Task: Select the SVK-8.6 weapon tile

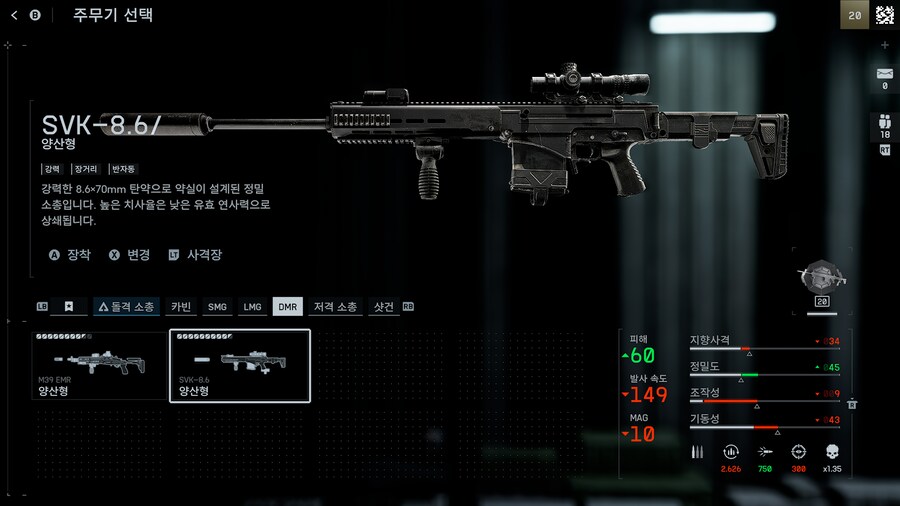Action: point(240,366)
